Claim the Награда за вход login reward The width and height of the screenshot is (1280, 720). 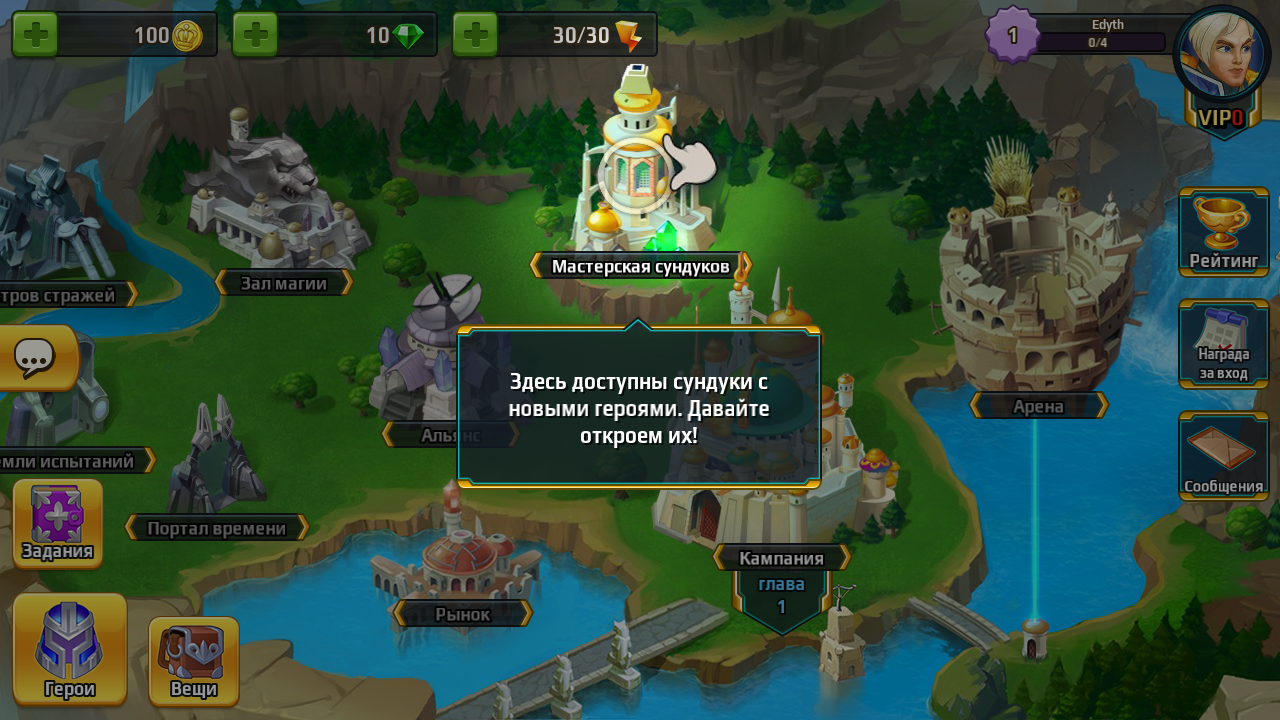[1224, 344]
